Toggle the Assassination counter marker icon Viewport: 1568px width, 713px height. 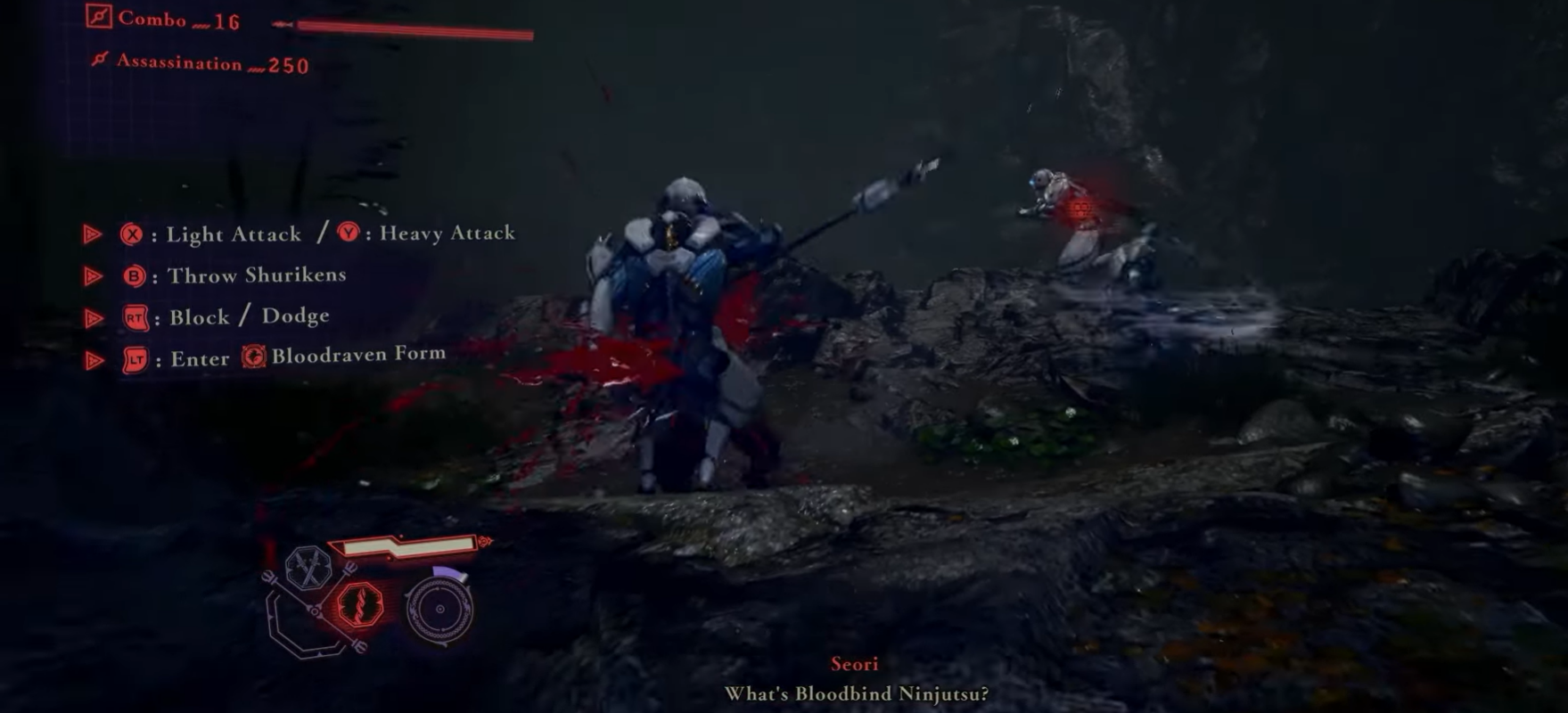click(x=100, y=59)
